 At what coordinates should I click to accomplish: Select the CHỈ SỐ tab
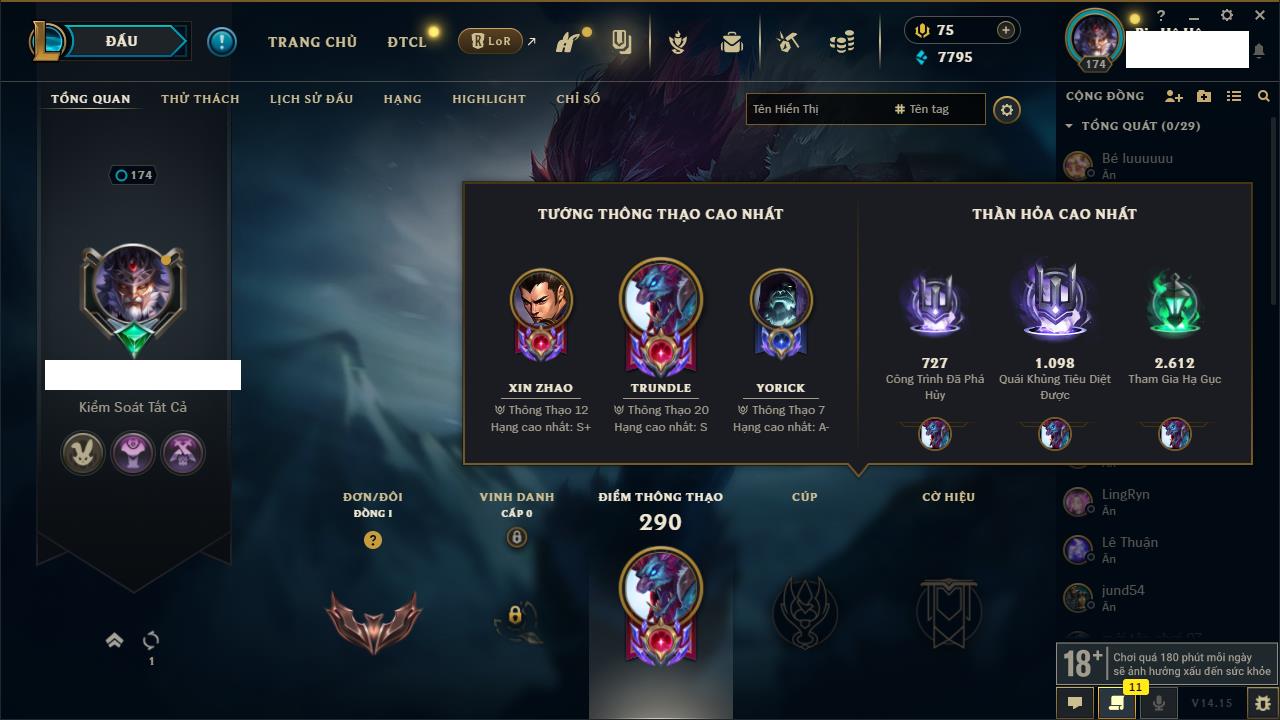(x=578, y=99)
